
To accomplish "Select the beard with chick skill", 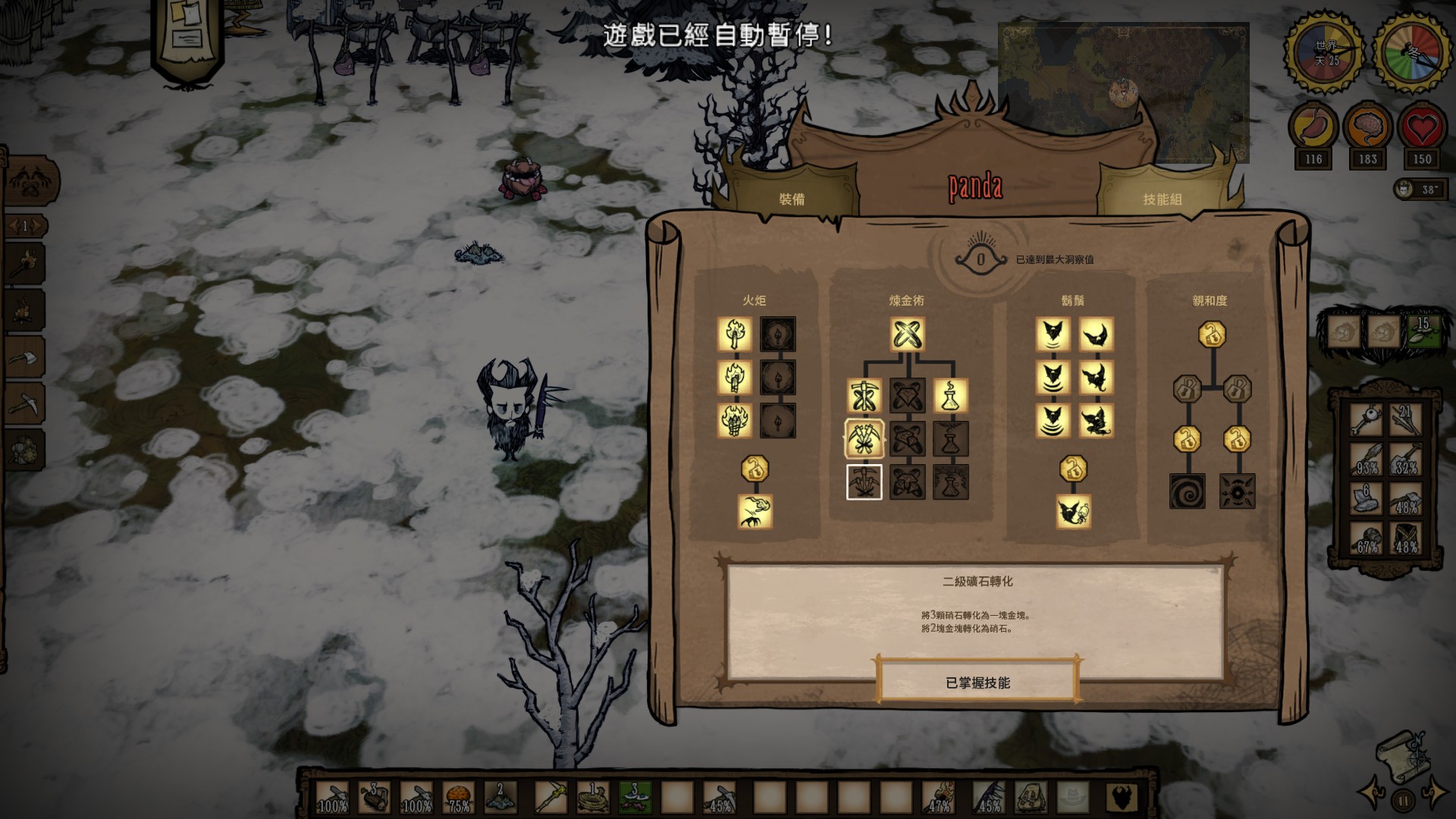I will tap(1074, 511).
